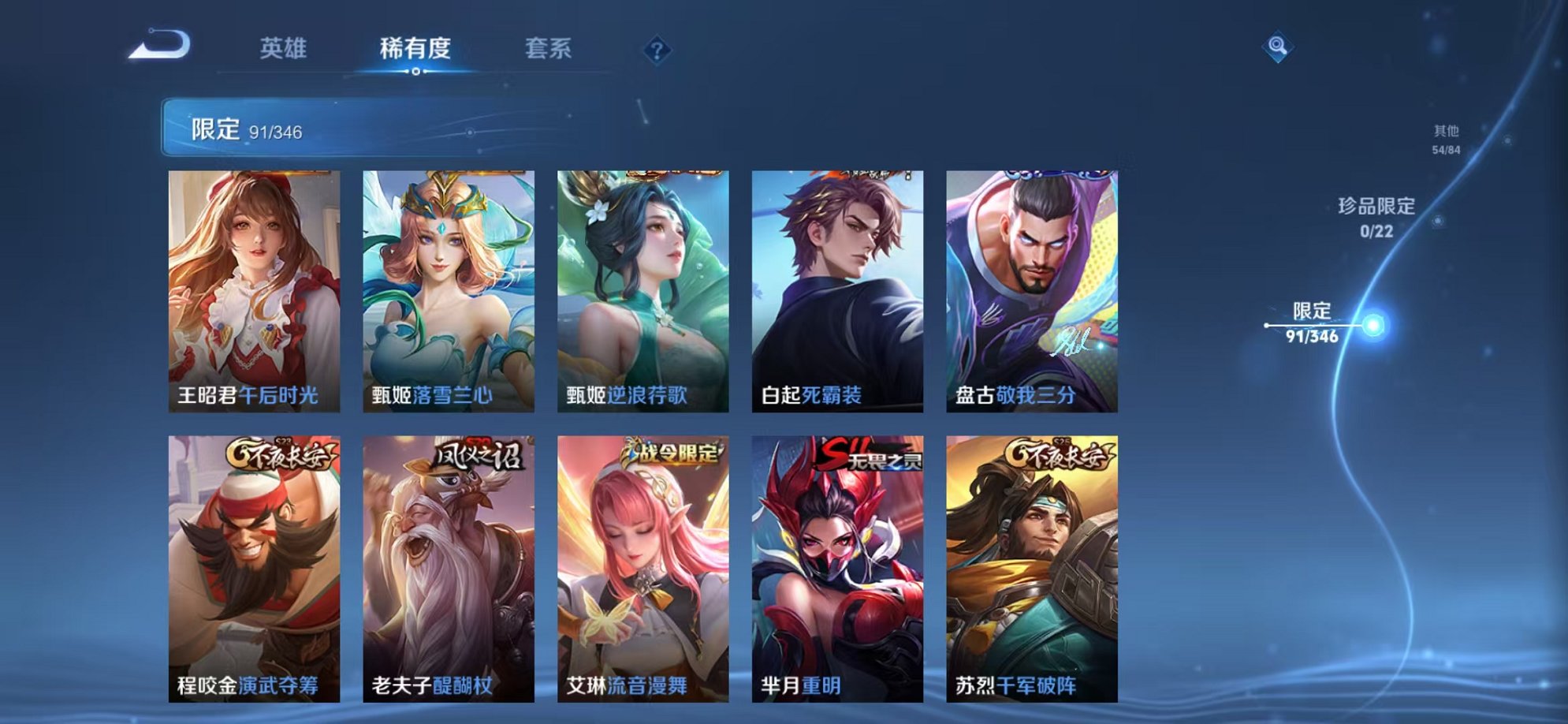The image size is (1568, 724).
Task: Open the search magnifier at top right
Action: (1280, 47)
